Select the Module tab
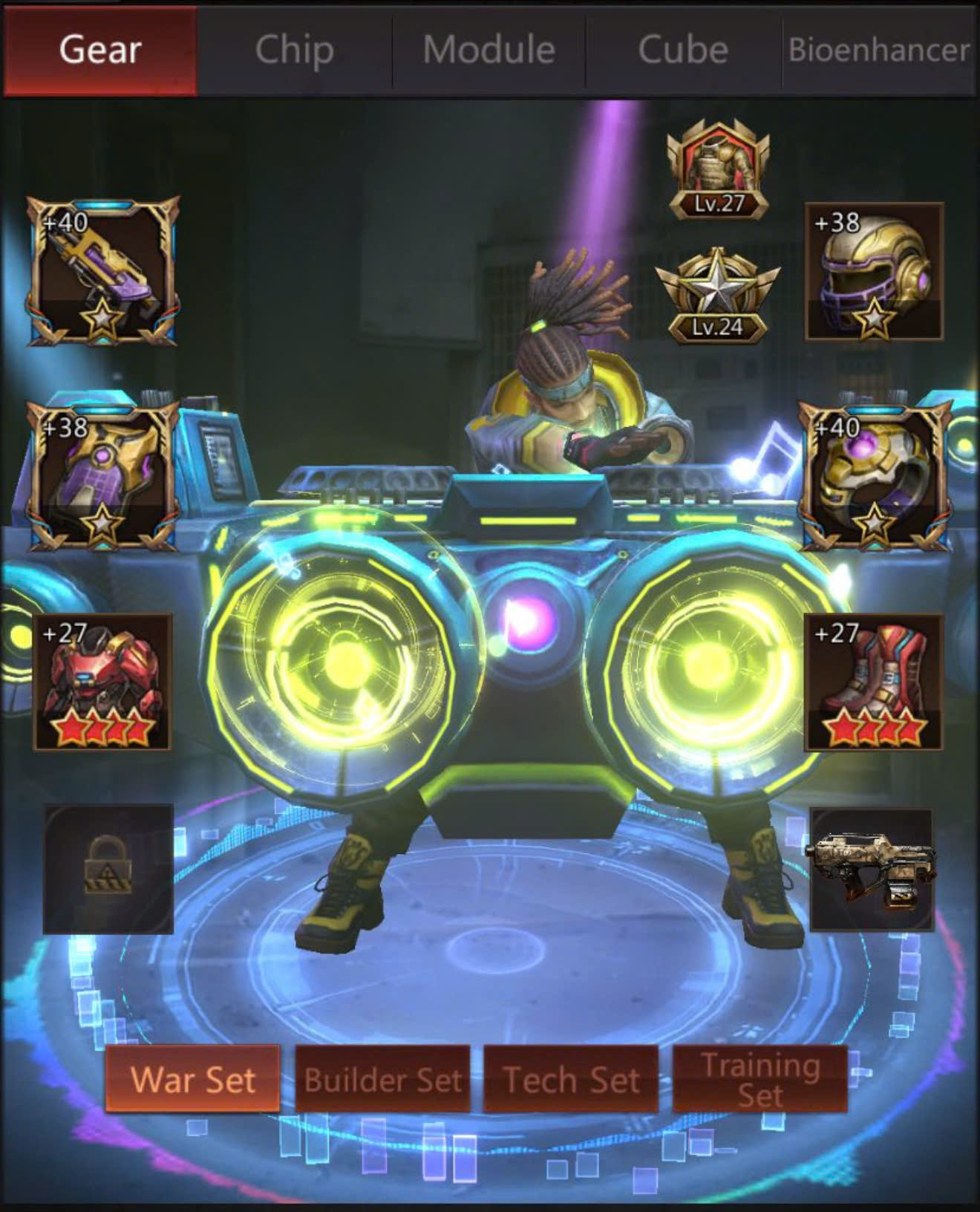 pyautogui.click(x=489, y=50)
